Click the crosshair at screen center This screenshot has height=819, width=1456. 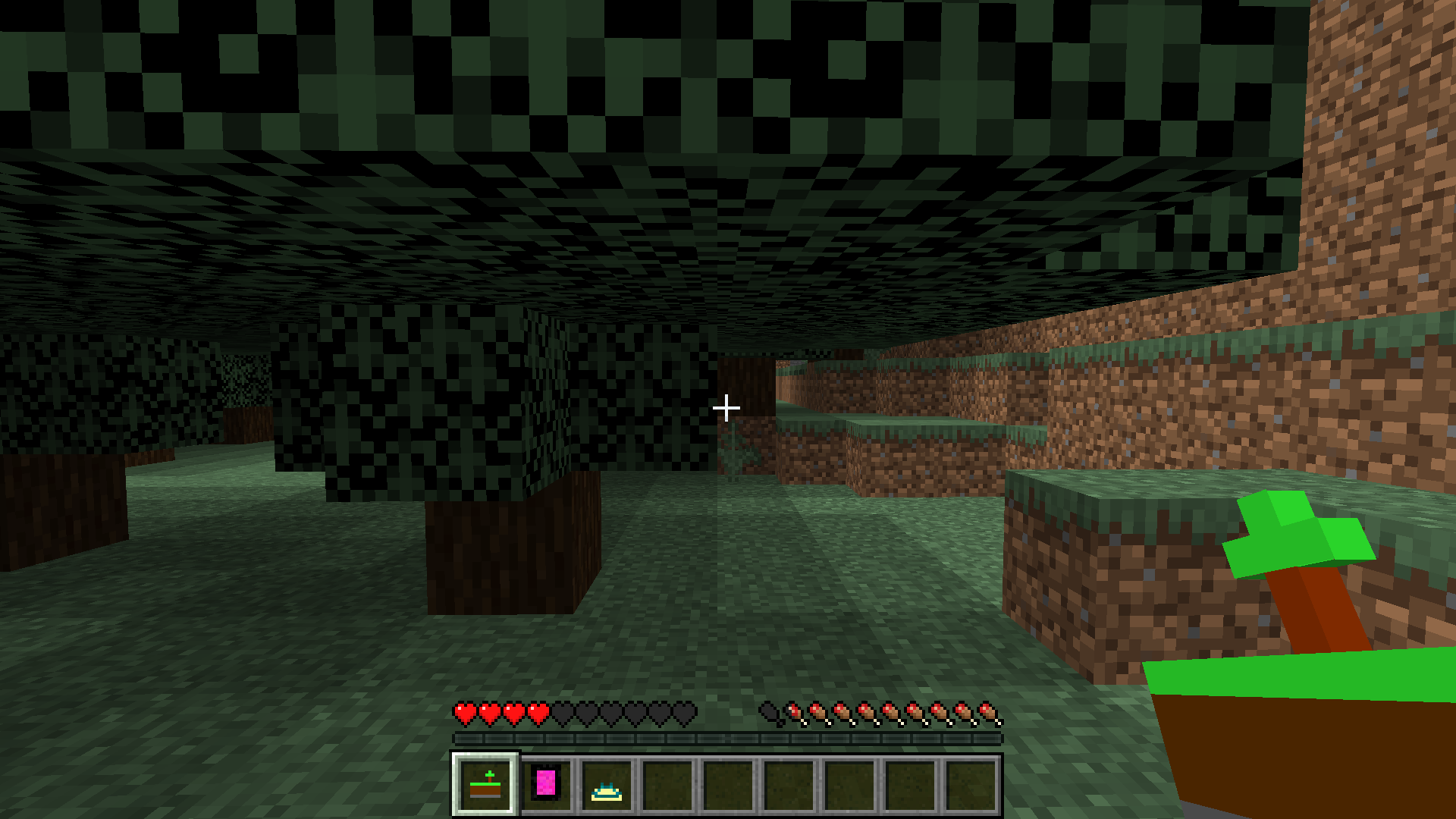pyautogui.click(x=726, y=408)
